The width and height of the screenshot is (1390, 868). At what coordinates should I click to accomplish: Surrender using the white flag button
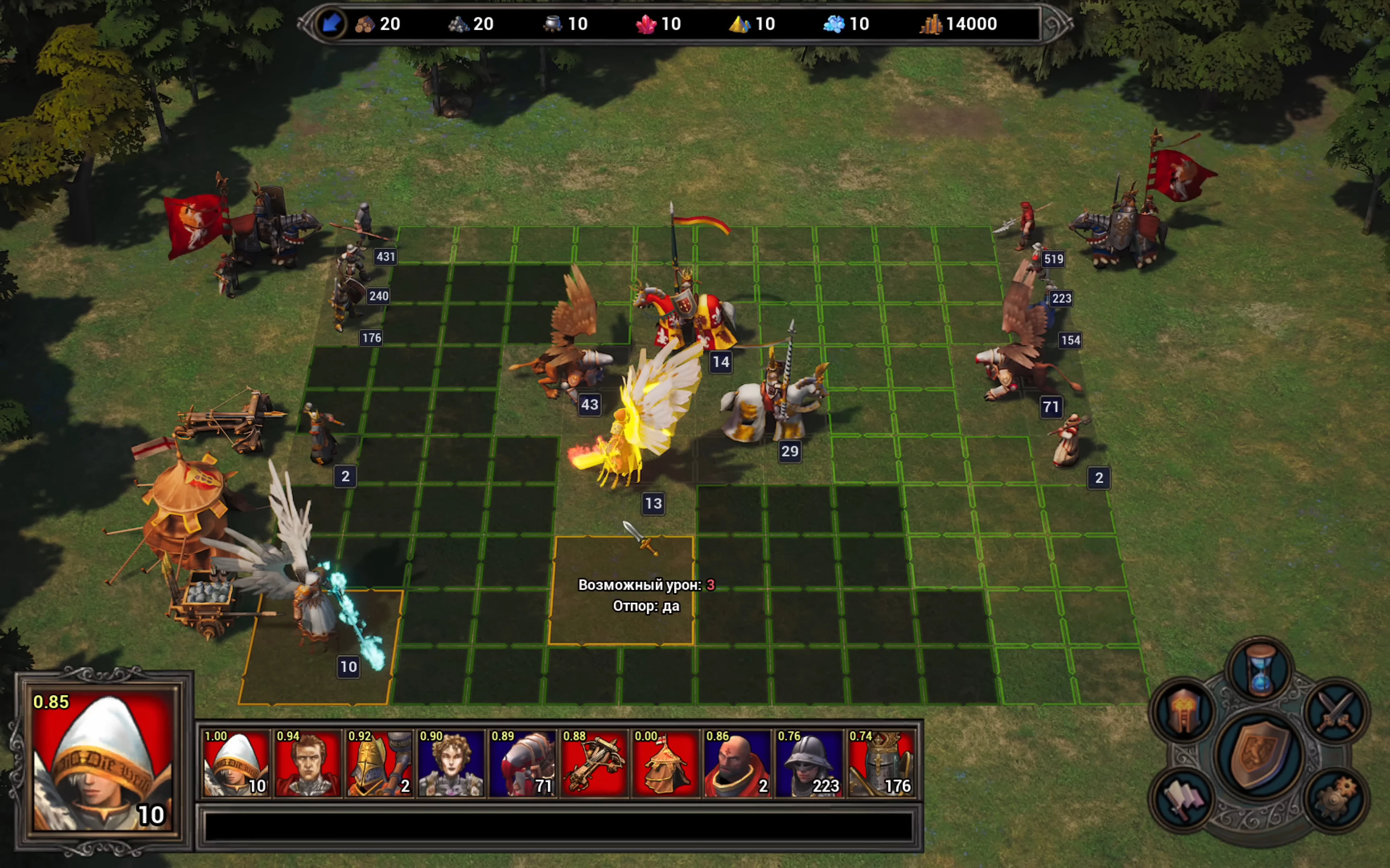(1183, 798)
